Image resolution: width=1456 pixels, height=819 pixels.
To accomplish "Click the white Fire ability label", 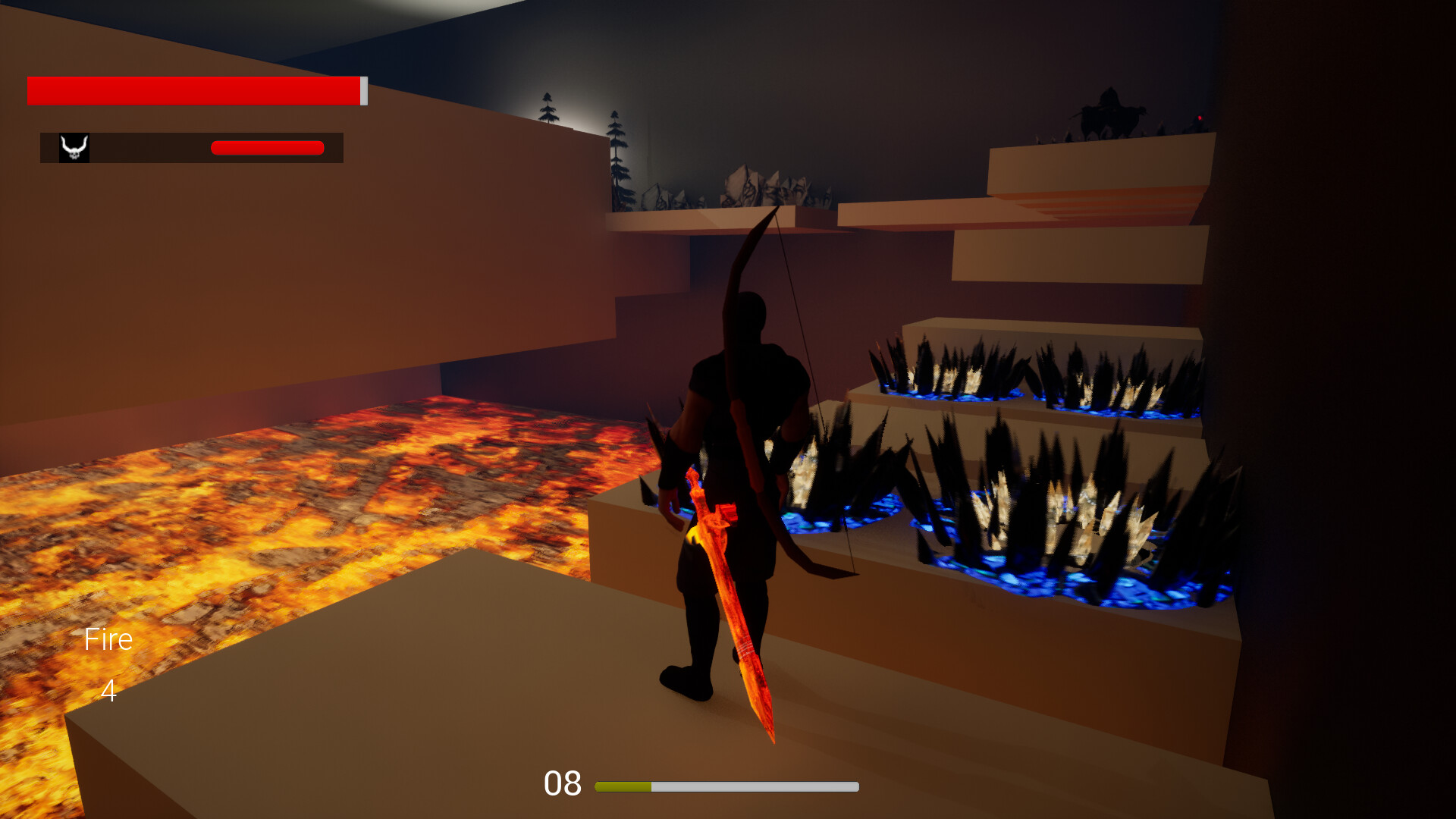I will pyautogui.click(x=108, y=639).
